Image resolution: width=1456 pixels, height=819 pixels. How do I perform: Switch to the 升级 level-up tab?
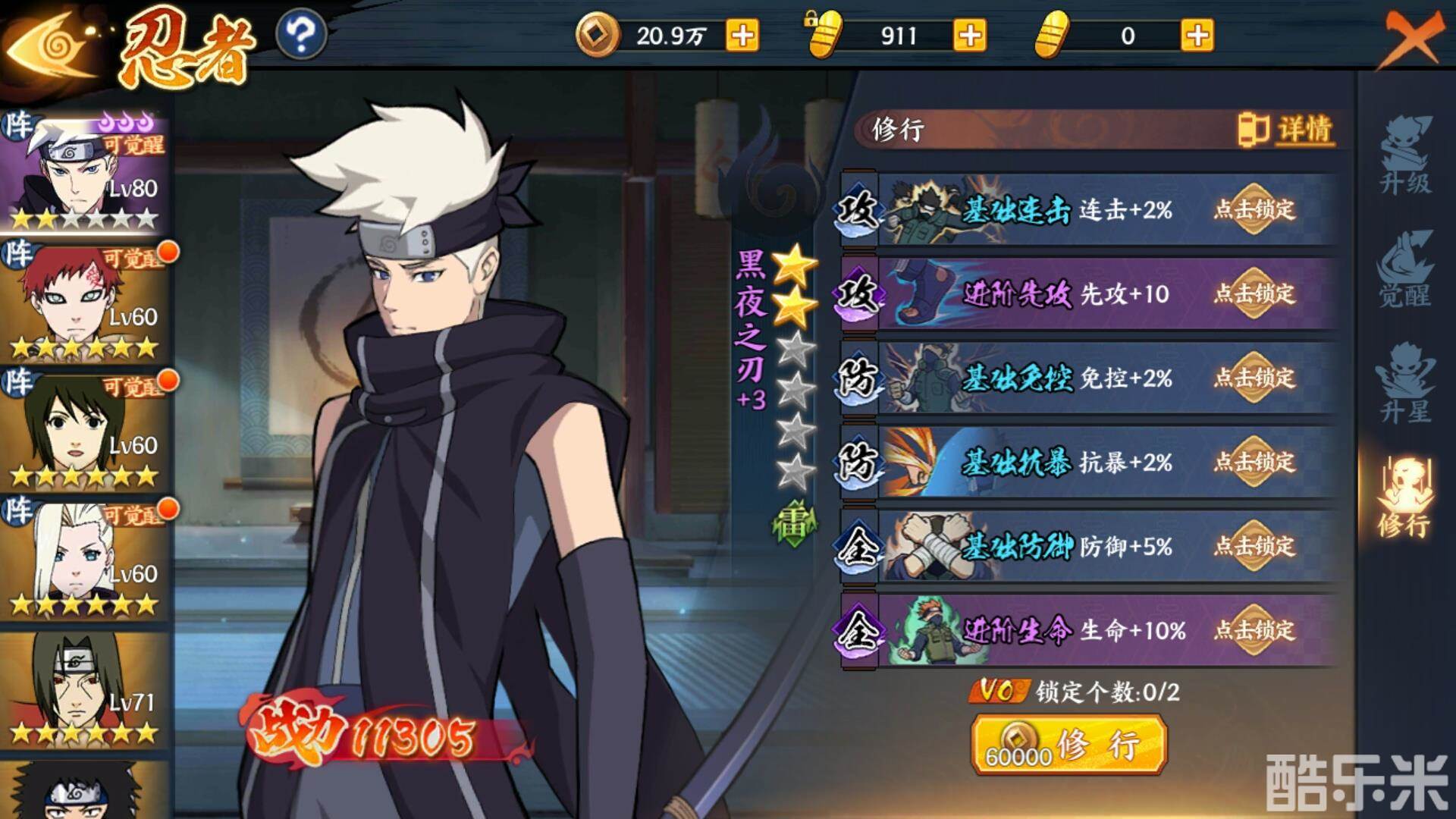click(x=1405, y=157)
